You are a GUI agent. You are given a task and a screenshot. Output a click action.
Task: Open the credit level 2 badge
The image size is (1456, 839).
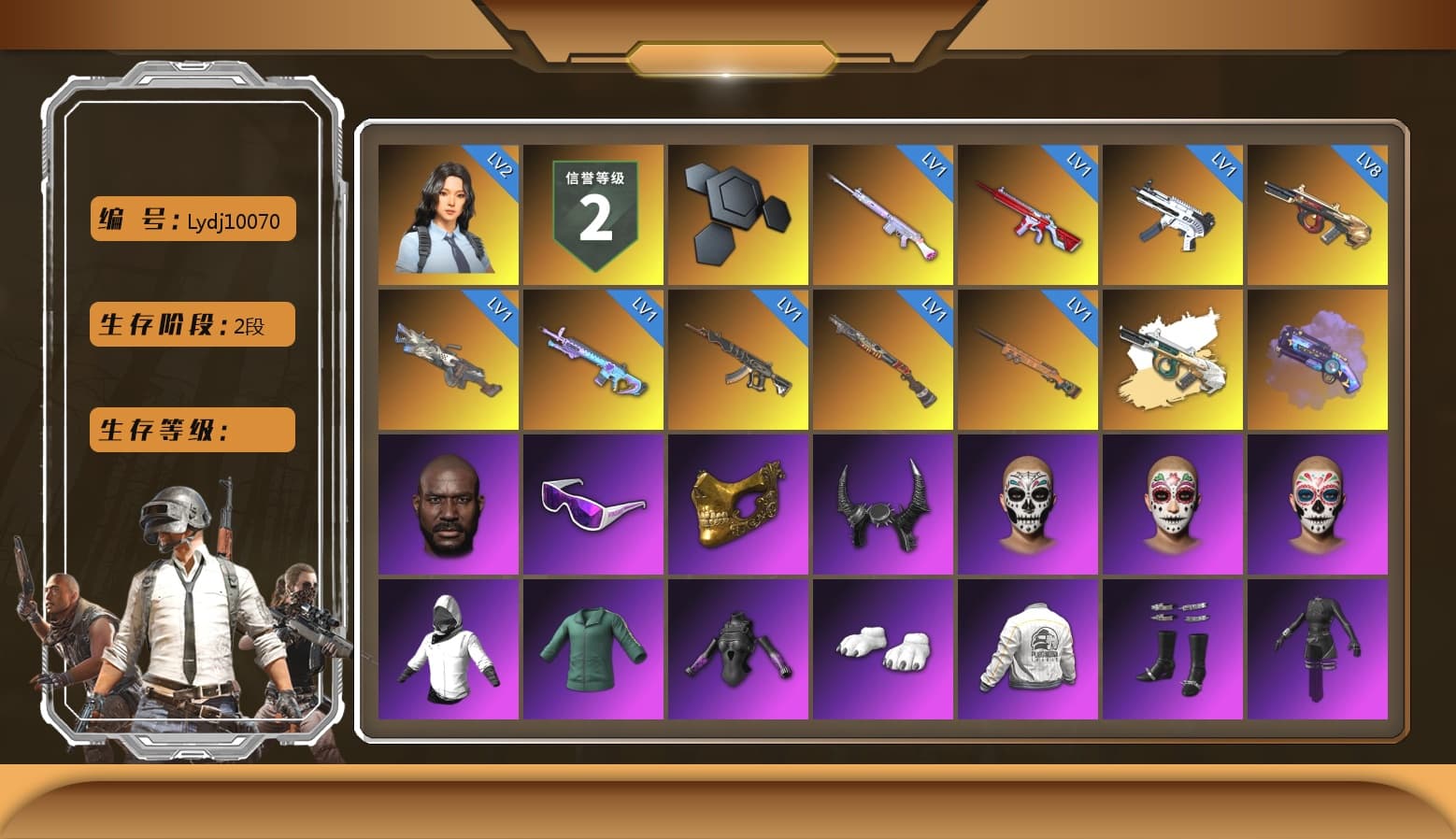coord(593,213)
